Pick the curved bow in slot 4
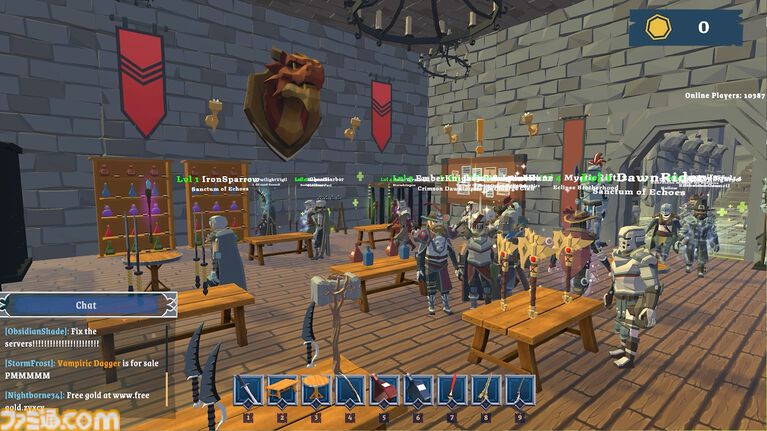 (350, 390)
